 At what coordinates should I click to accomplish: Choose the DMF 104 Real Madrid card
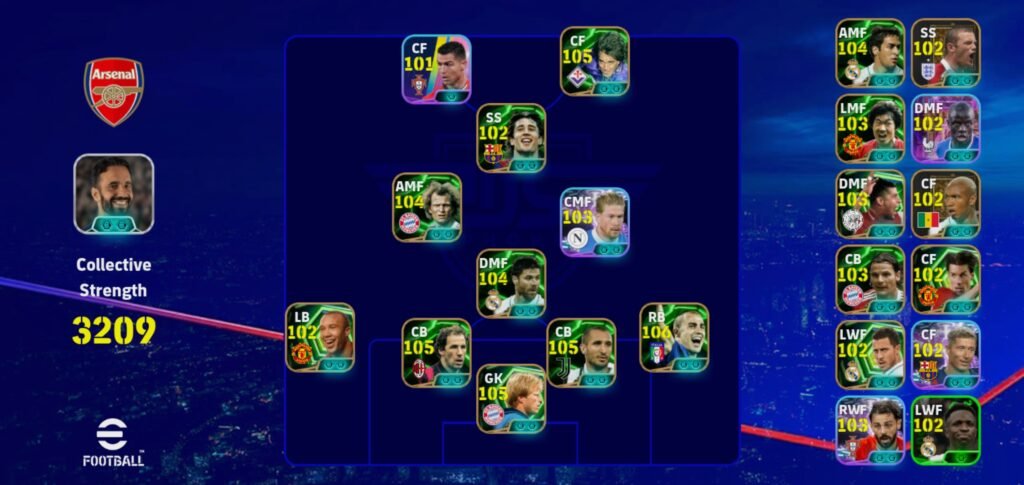point(511,284)
